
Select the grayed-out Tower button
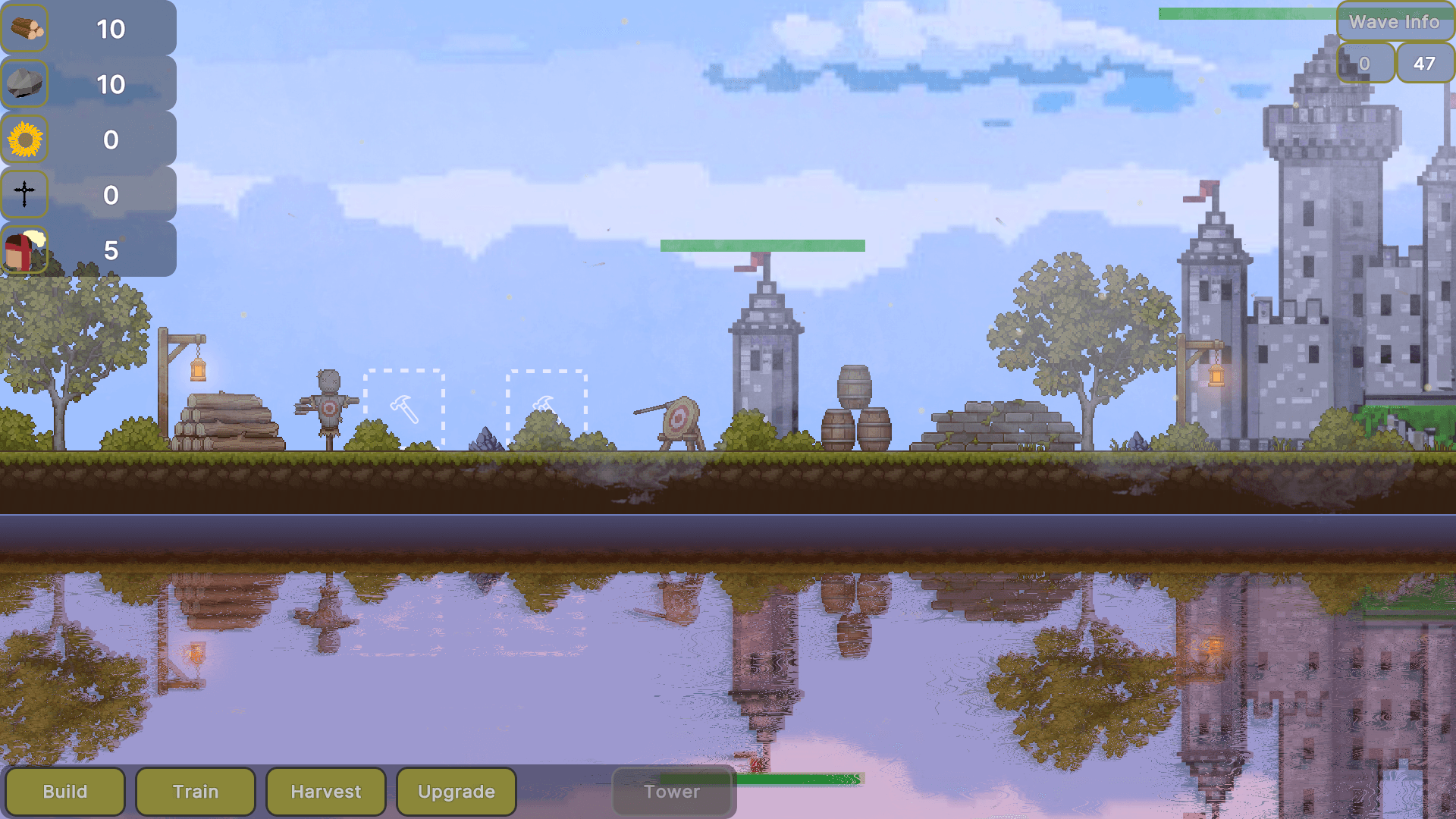tap(672, 792)
